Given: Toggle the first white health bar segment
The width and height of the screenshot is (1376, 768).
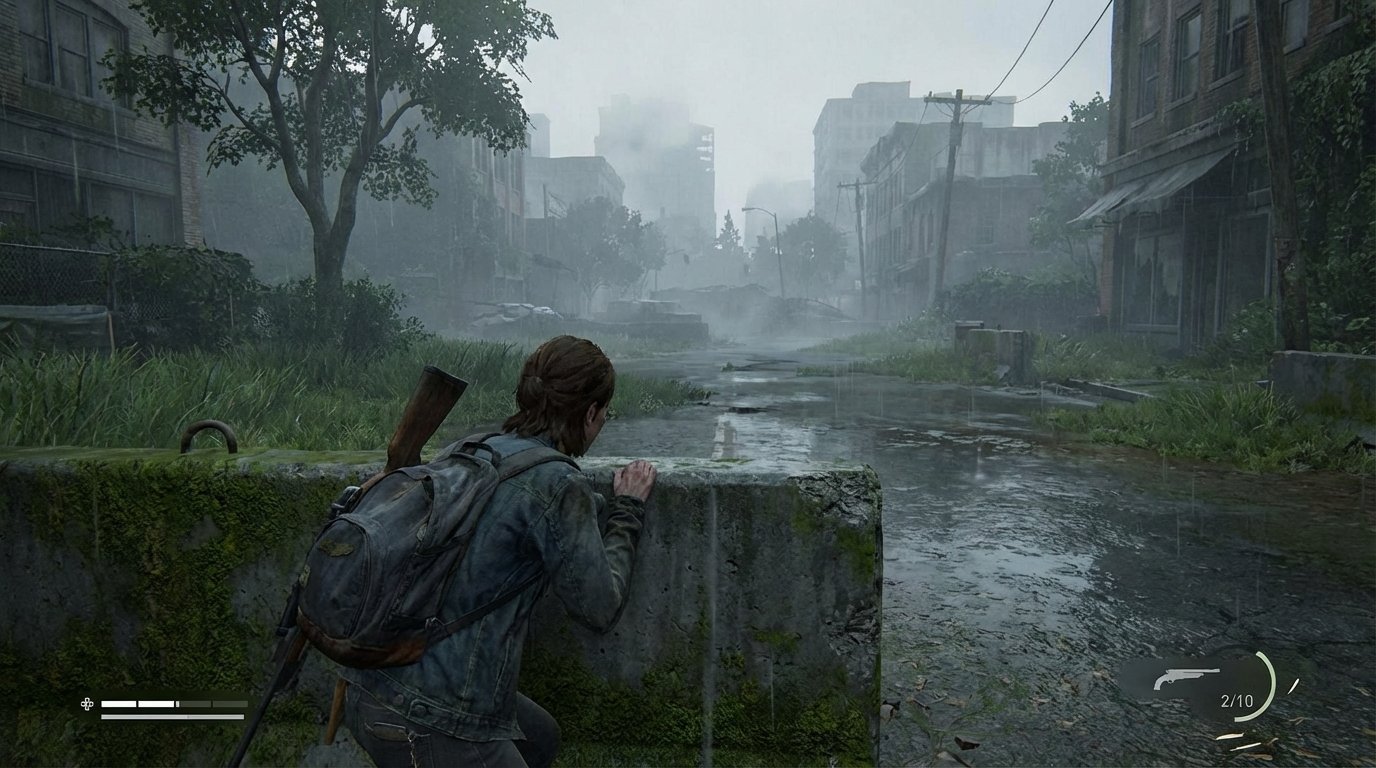Looking at the screenshot, I should tap(119, 703).
